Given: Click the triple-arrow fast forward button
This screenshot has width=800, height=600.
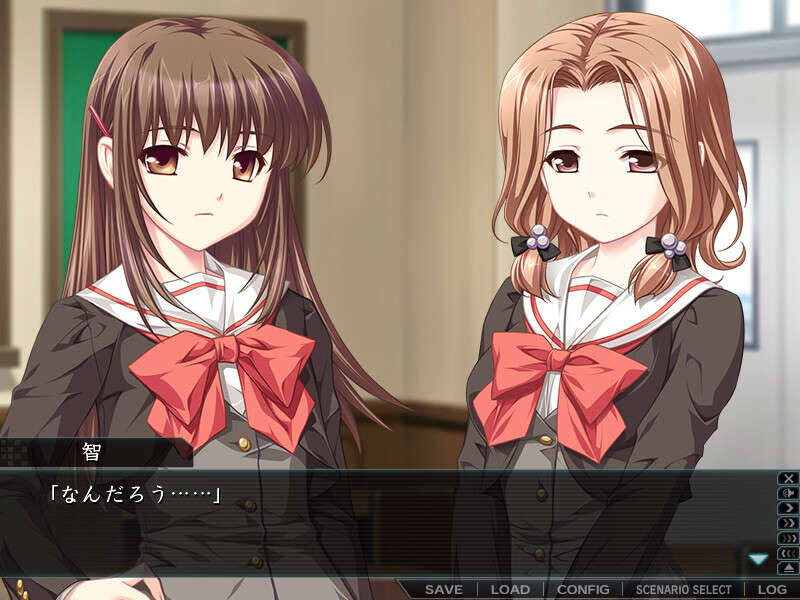Looking at the screenshot, I should tap(788, 538).
